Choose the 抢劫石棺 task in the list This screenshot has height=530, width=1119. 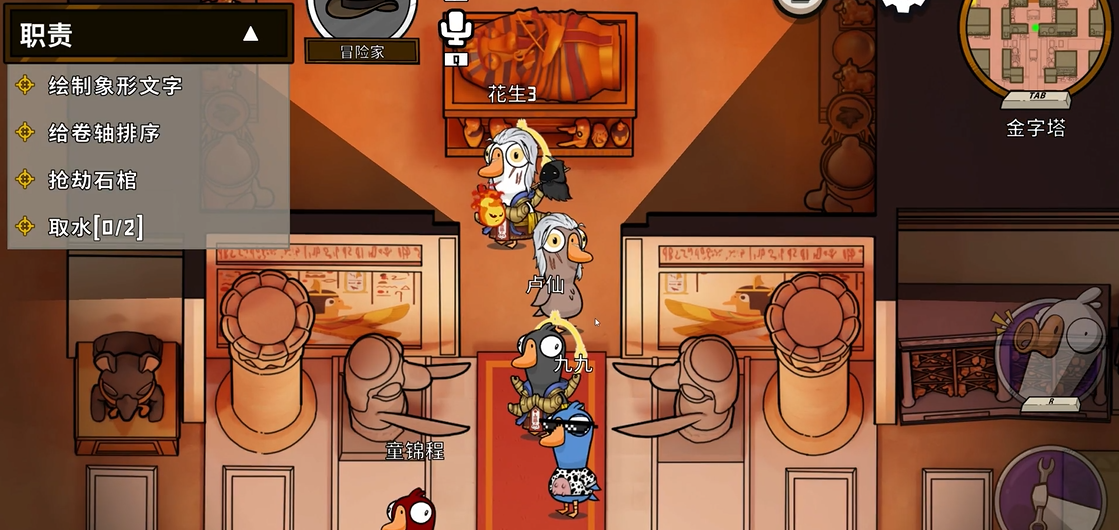point(92,180)
